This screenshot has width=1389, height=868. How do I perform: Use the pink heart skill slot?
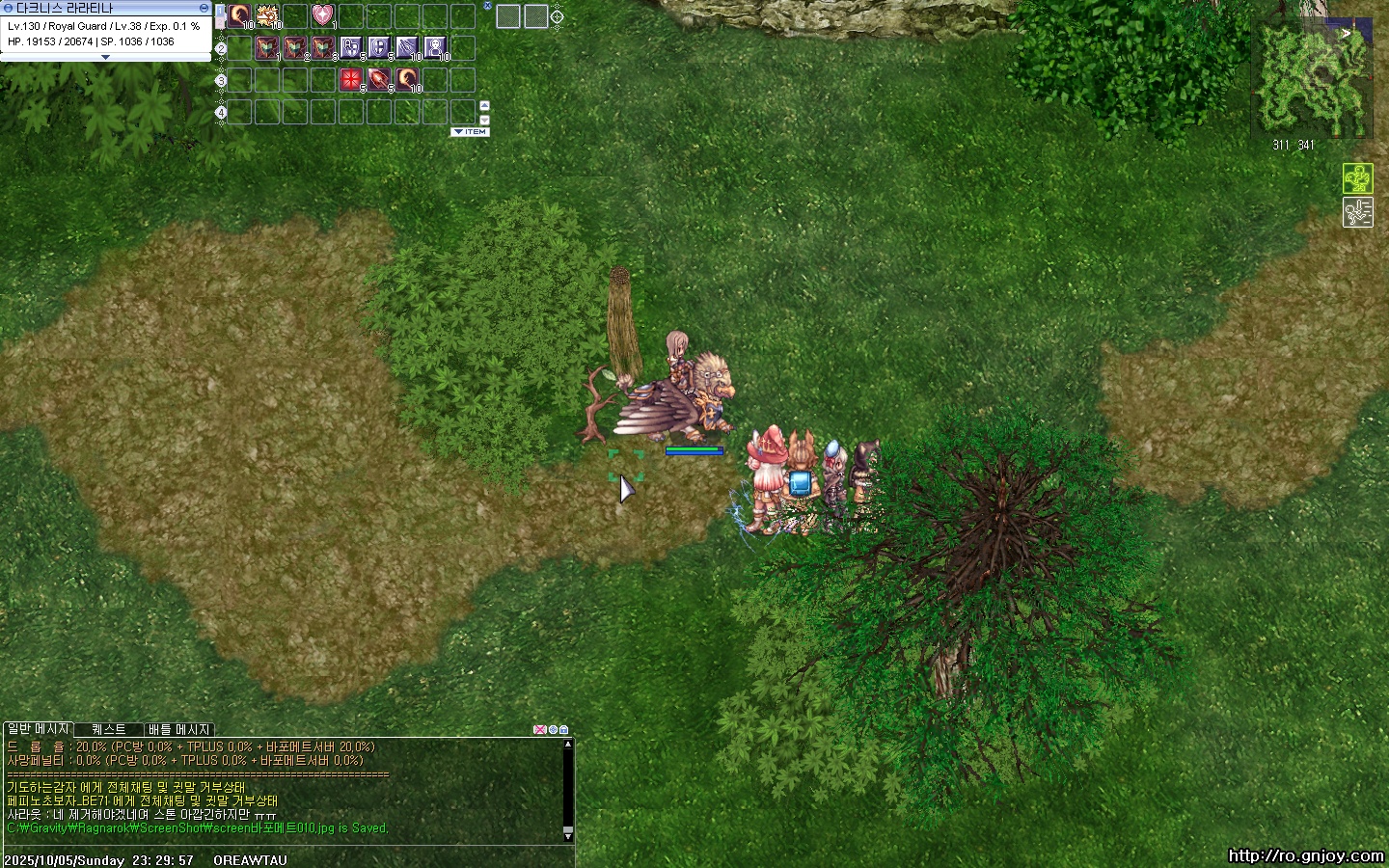pos(322,15)
